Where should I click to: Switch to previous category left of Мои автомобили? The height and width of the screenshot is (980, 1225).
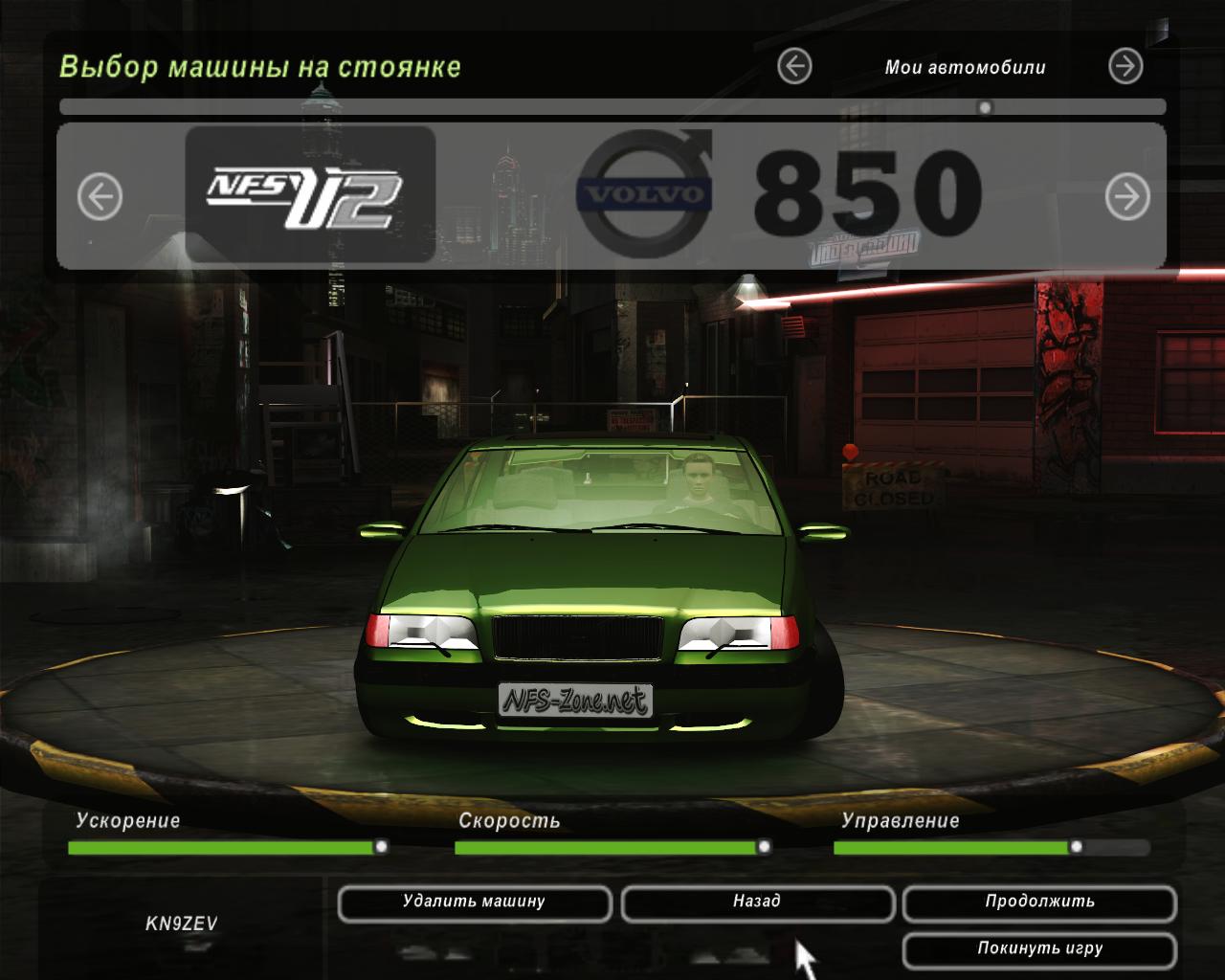(x=794, y=67)
